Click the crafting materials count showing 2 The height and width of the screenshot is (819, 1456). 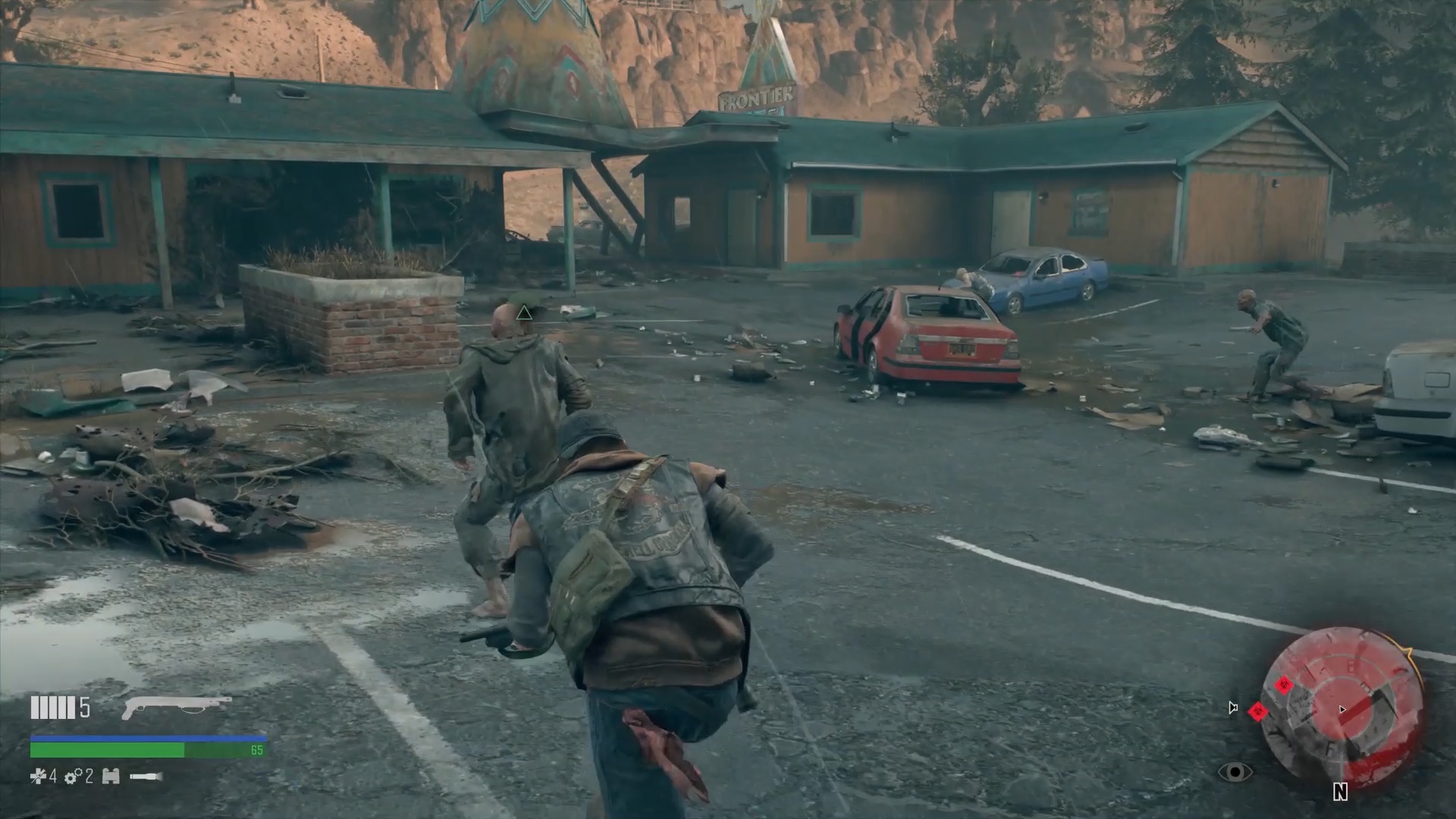coord(89,777)
